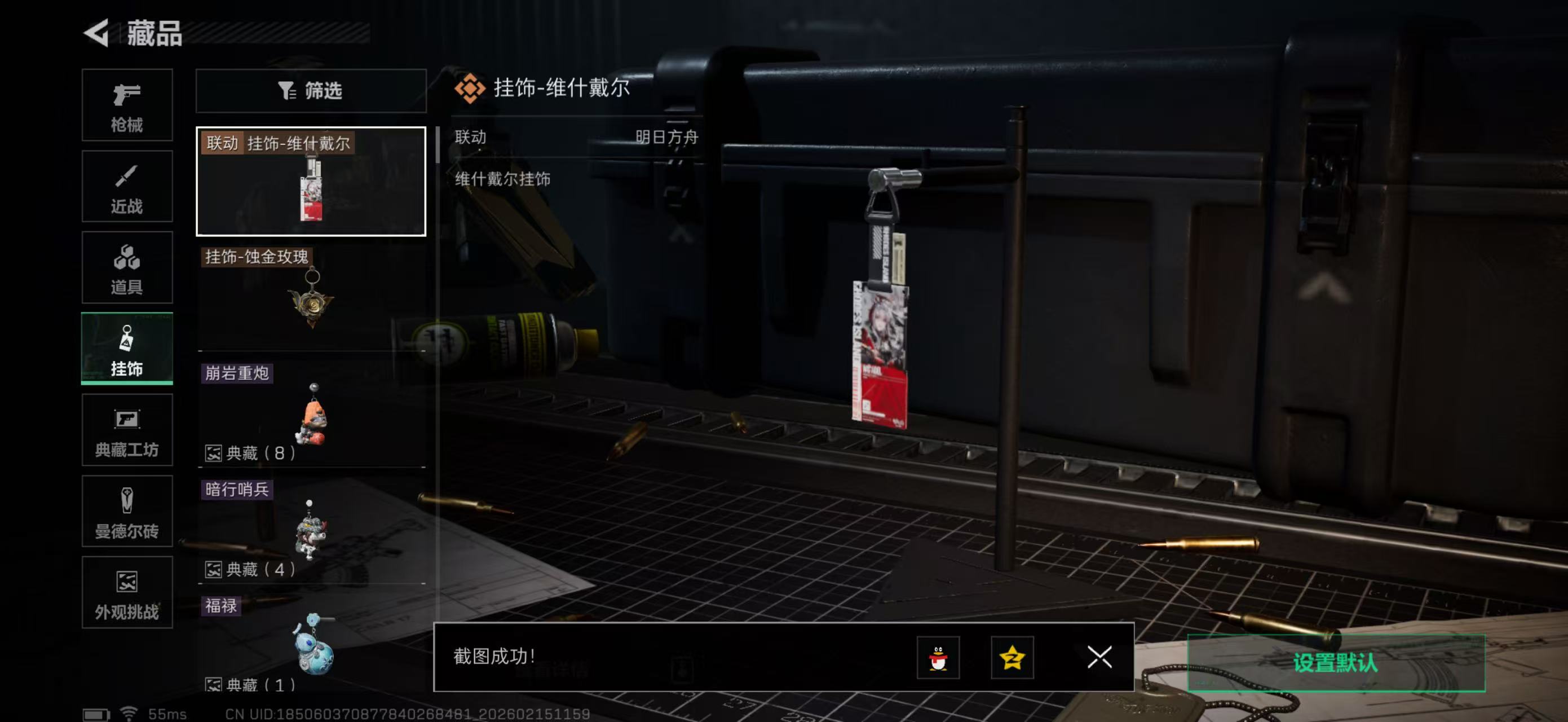Dismiss the 截图成功 notification
The height and width of the screenshot is (722, 1568).
1099,658
